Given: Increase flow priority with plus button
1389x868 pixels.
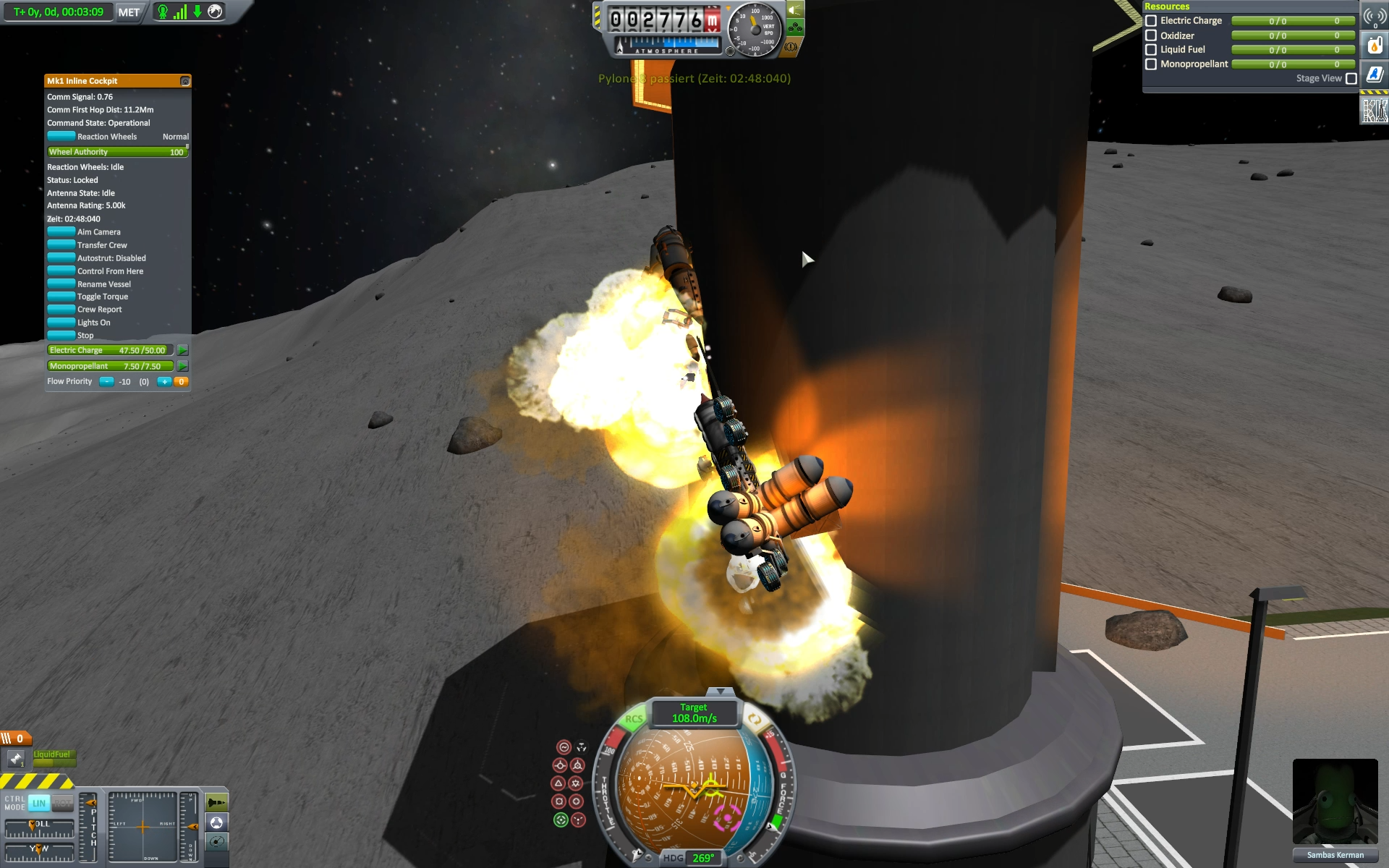Looking at the screenshot, I should pos(164,382).
